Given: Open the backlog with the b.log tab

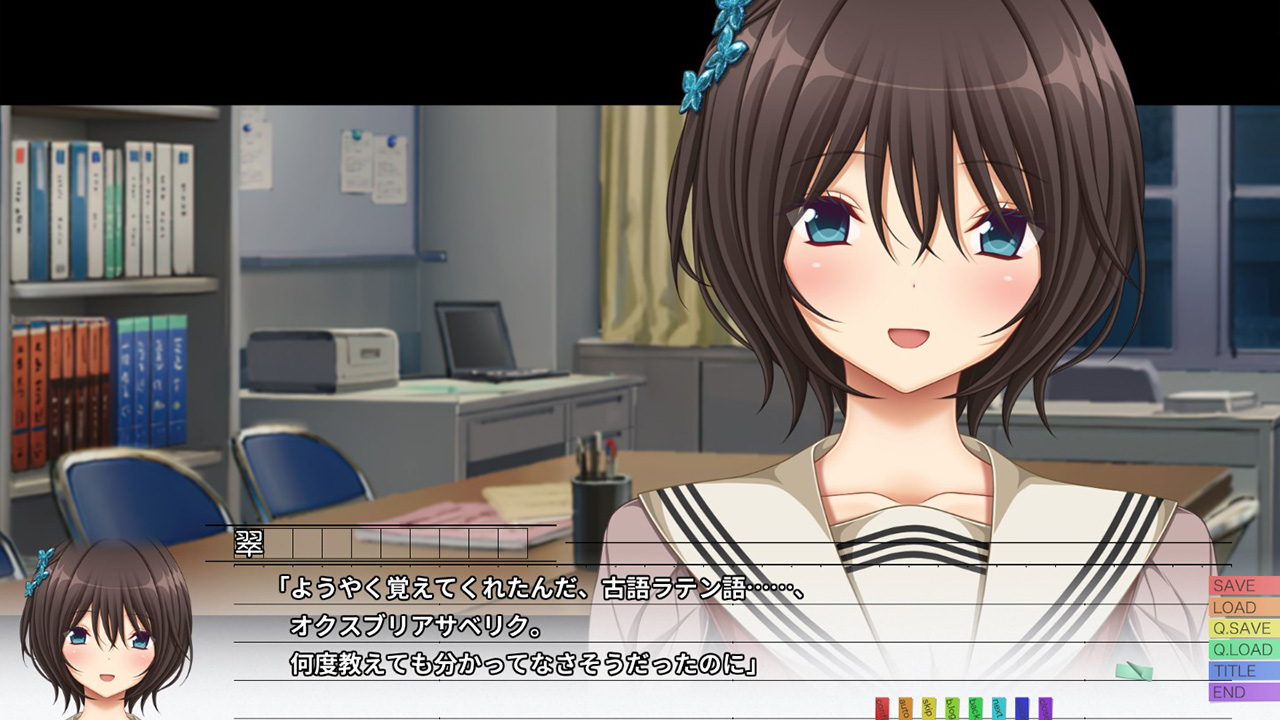Looking at the screenshot, I should click(952, 708).
